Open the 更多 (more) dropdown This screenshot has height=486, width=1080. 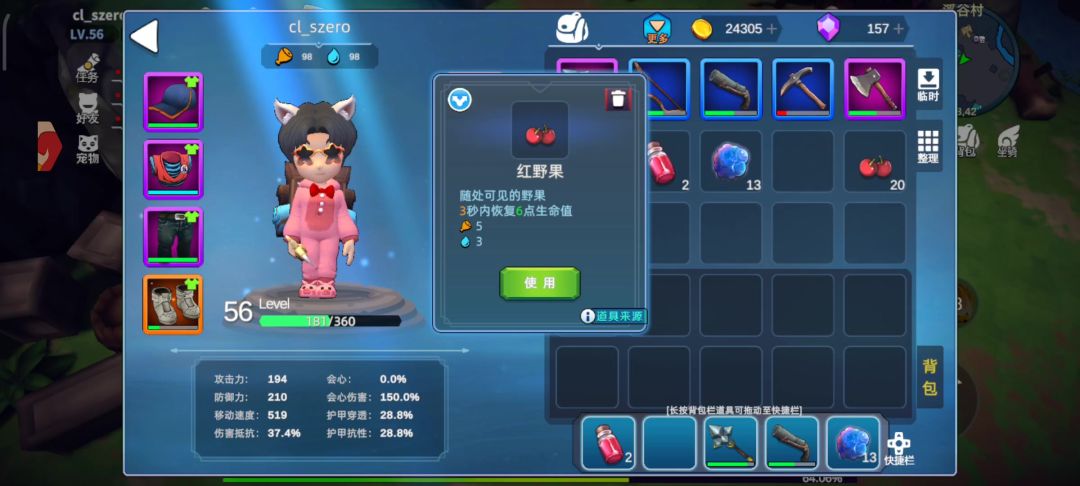tap(657, 29)
